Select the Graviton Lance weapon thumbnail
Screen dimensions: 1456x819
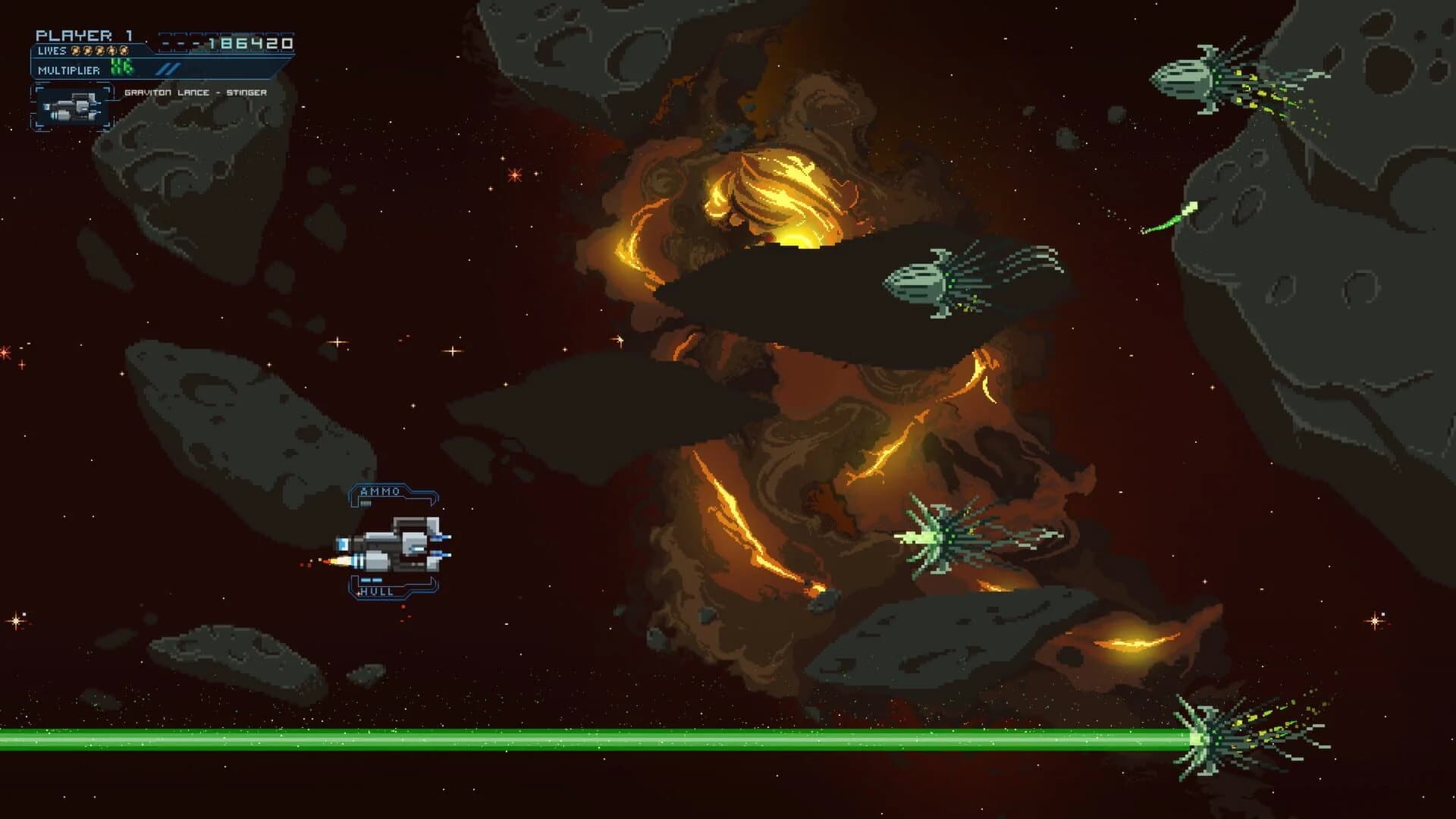[74, 106]
